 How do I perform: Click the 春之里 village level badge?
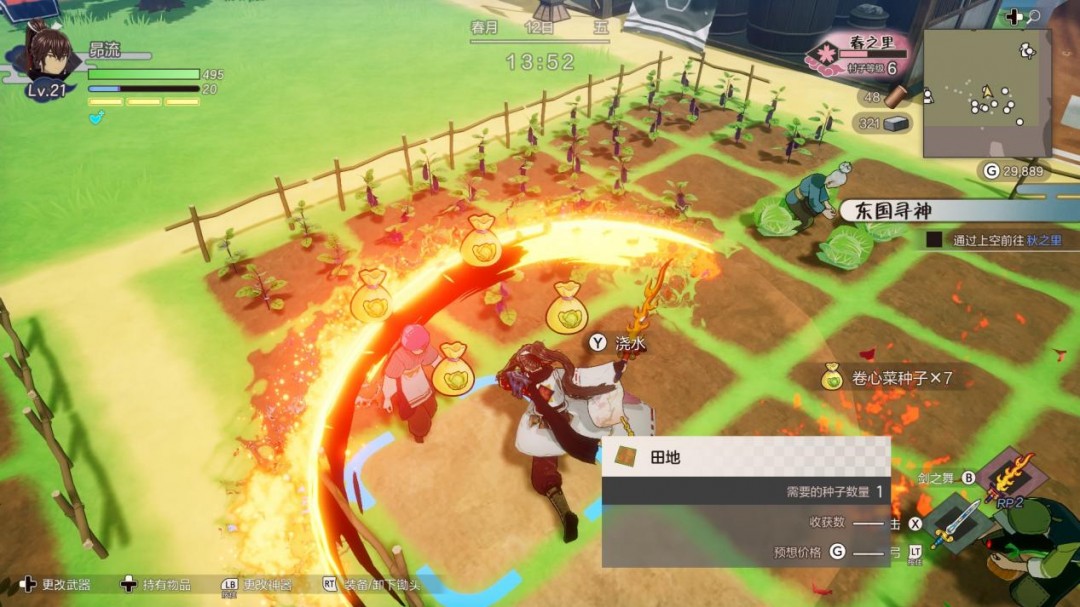pos(864,55)
